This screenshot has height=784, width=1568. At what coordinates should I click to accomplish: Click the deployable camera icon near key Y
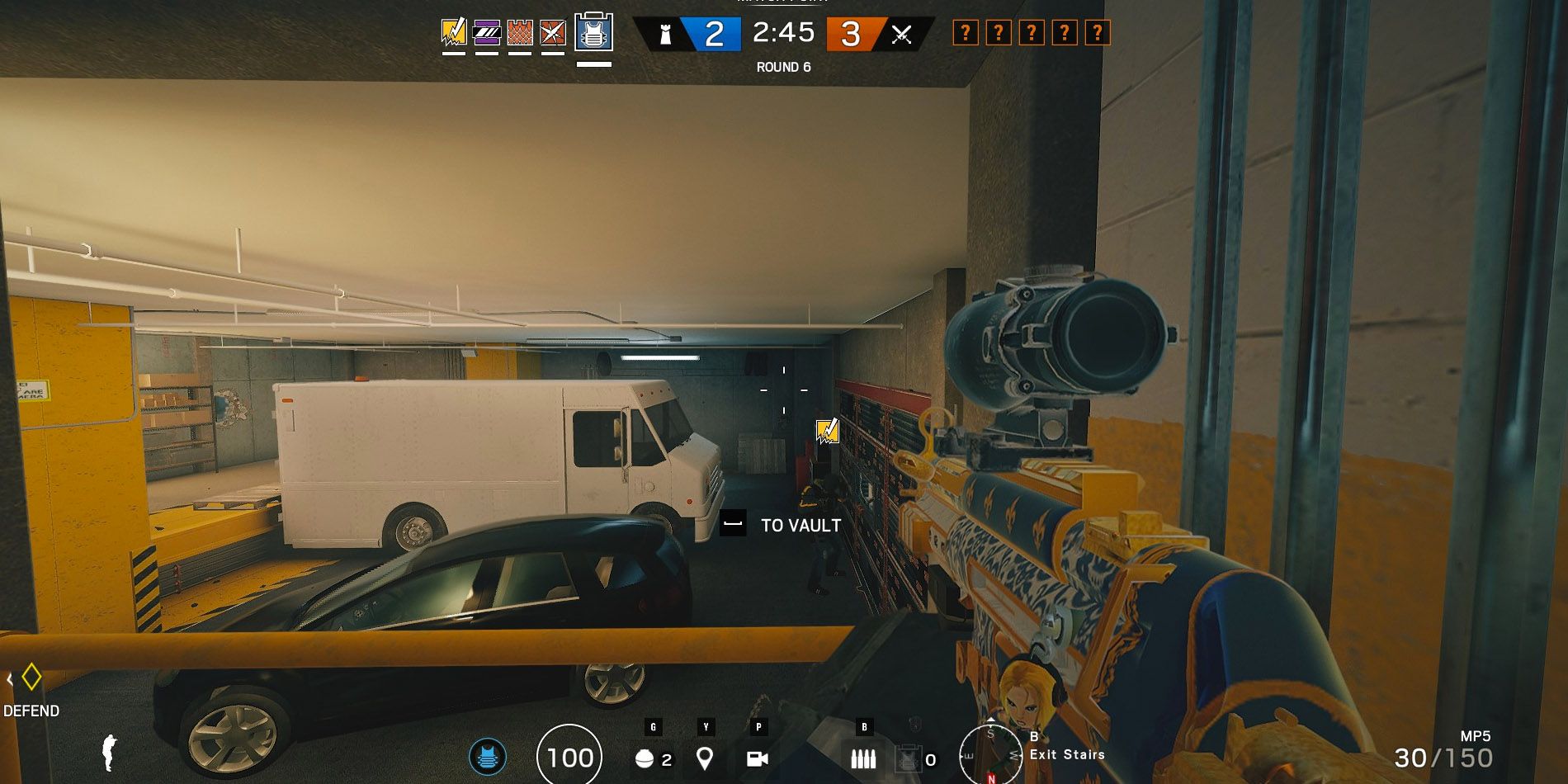706,758
